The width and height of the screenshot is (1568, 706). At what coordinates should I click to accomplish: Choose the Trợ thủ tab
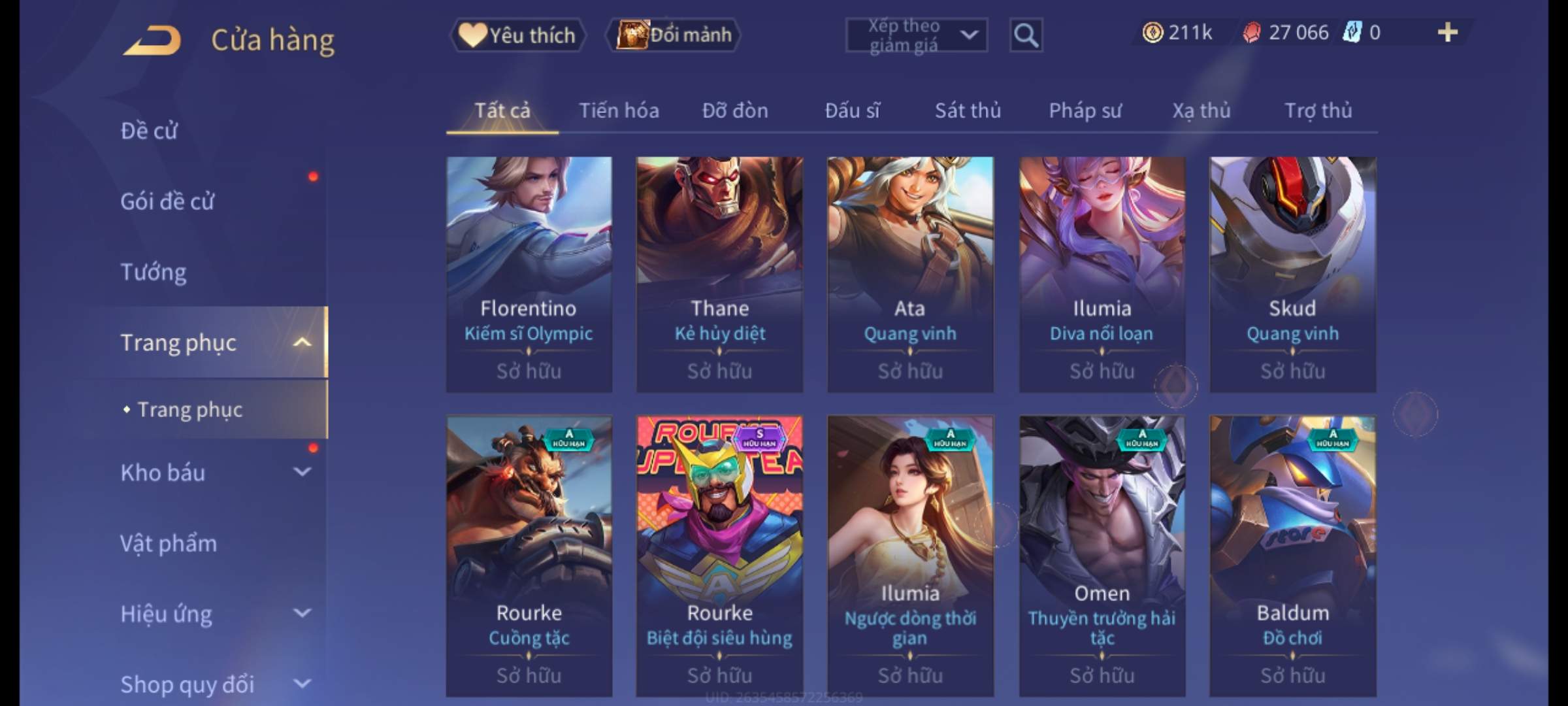(1318, 110)
